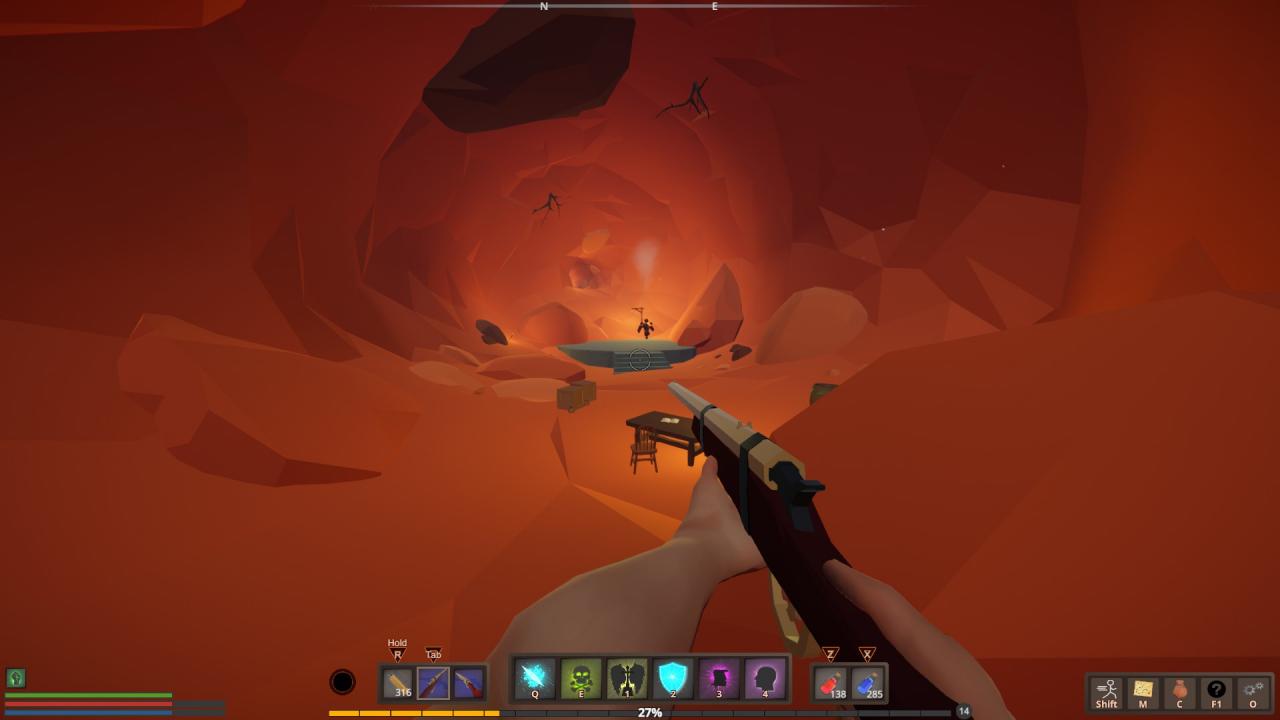The image size is (1280, 720).
Task: Select the highlighted rifle weapon slot
Action: click(x=433, y=683)
